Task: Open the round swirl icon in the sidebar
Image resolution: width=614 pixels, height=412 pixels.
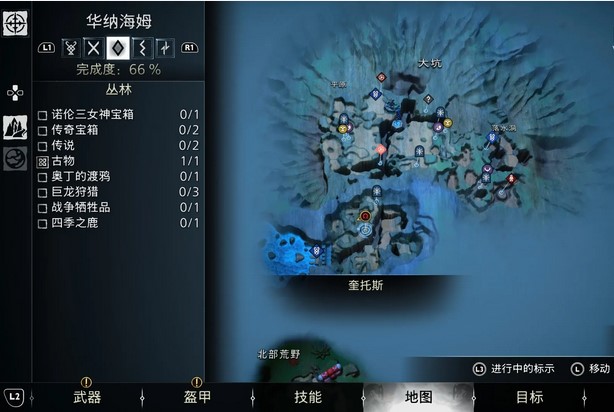Action: [15, 159]
